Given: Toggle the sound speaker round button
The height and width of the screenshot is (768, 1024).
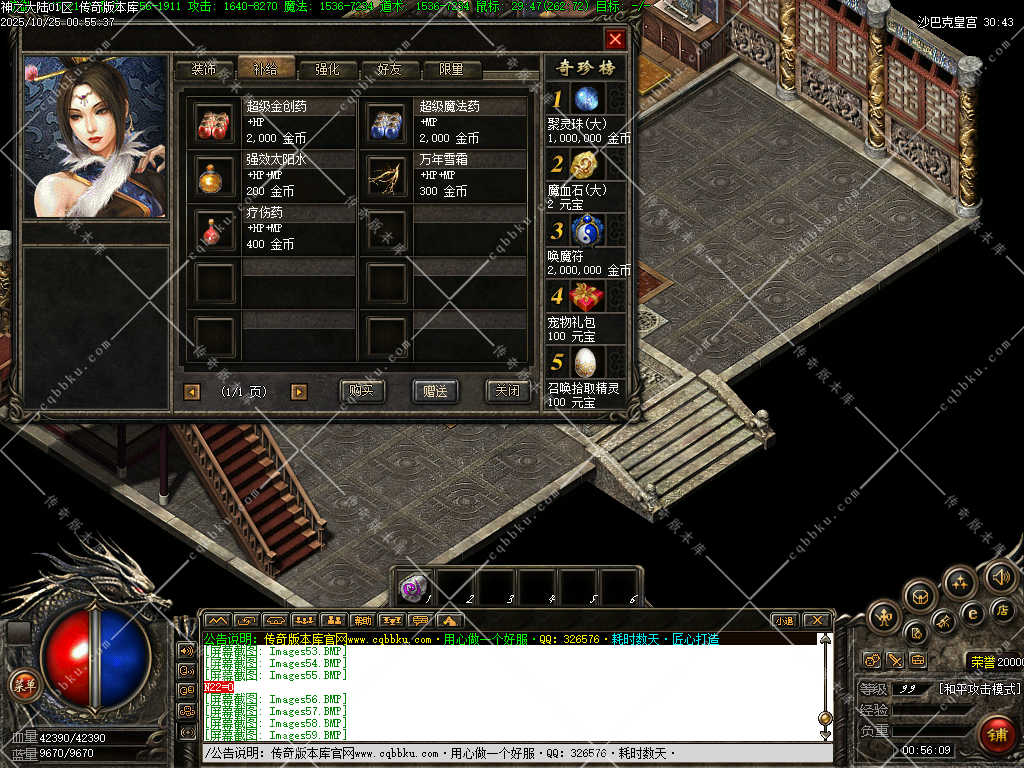Looking at the screenshot, I should 1000,576.
